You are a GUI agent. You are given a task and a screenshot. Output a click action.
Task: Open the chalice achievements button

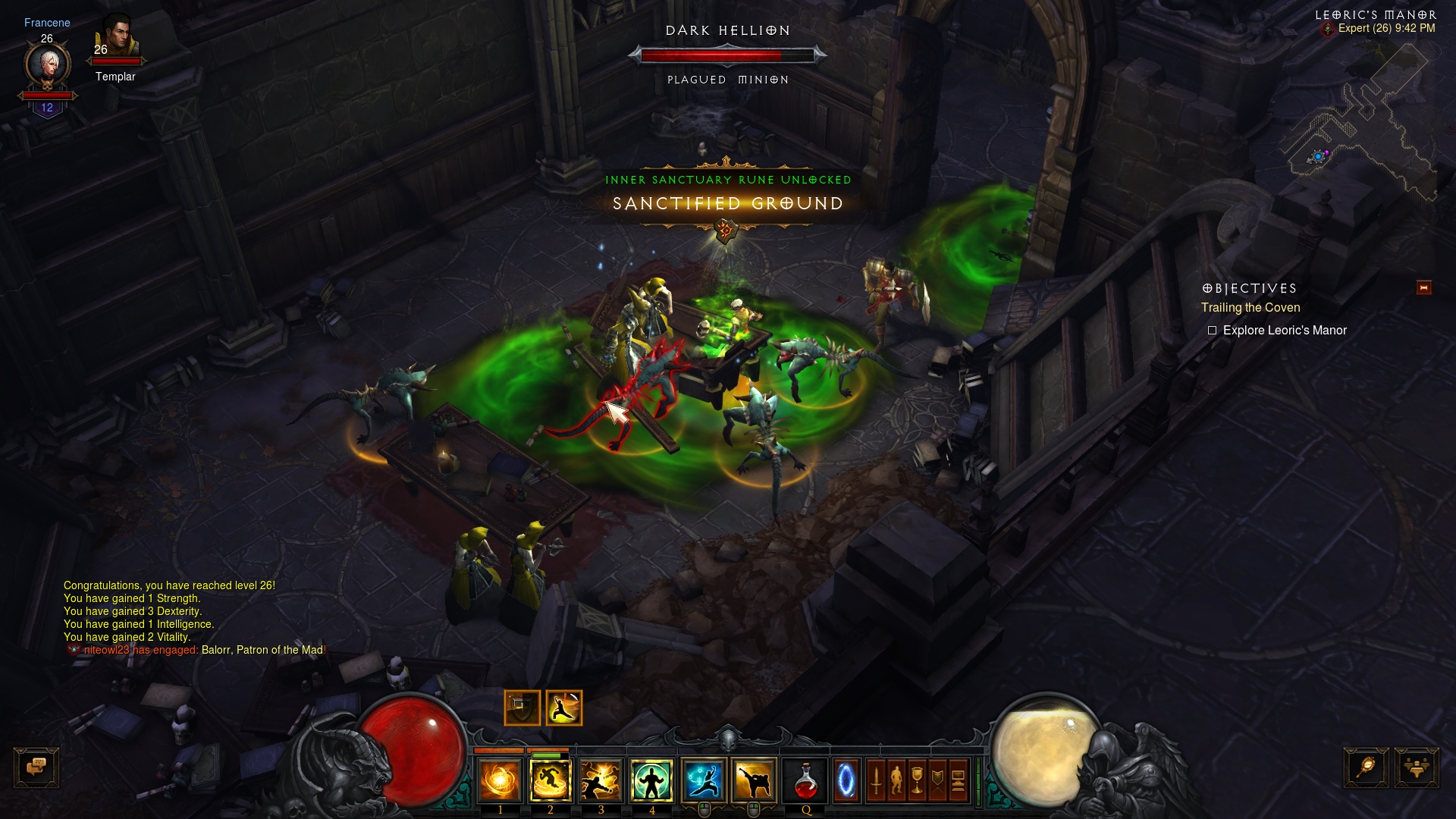[x=917, y=781]
